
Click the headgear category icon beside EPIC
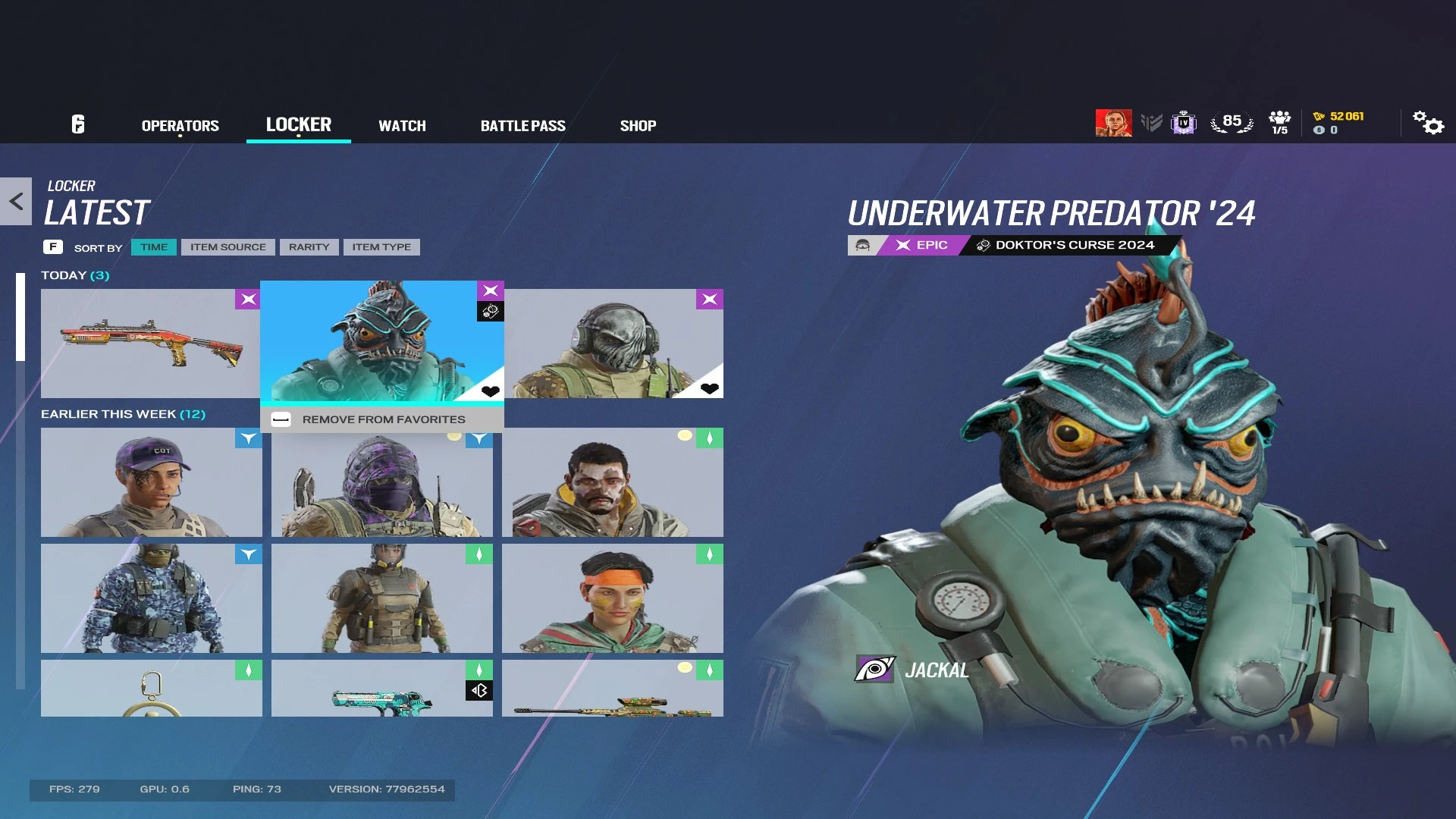(863, 245)
